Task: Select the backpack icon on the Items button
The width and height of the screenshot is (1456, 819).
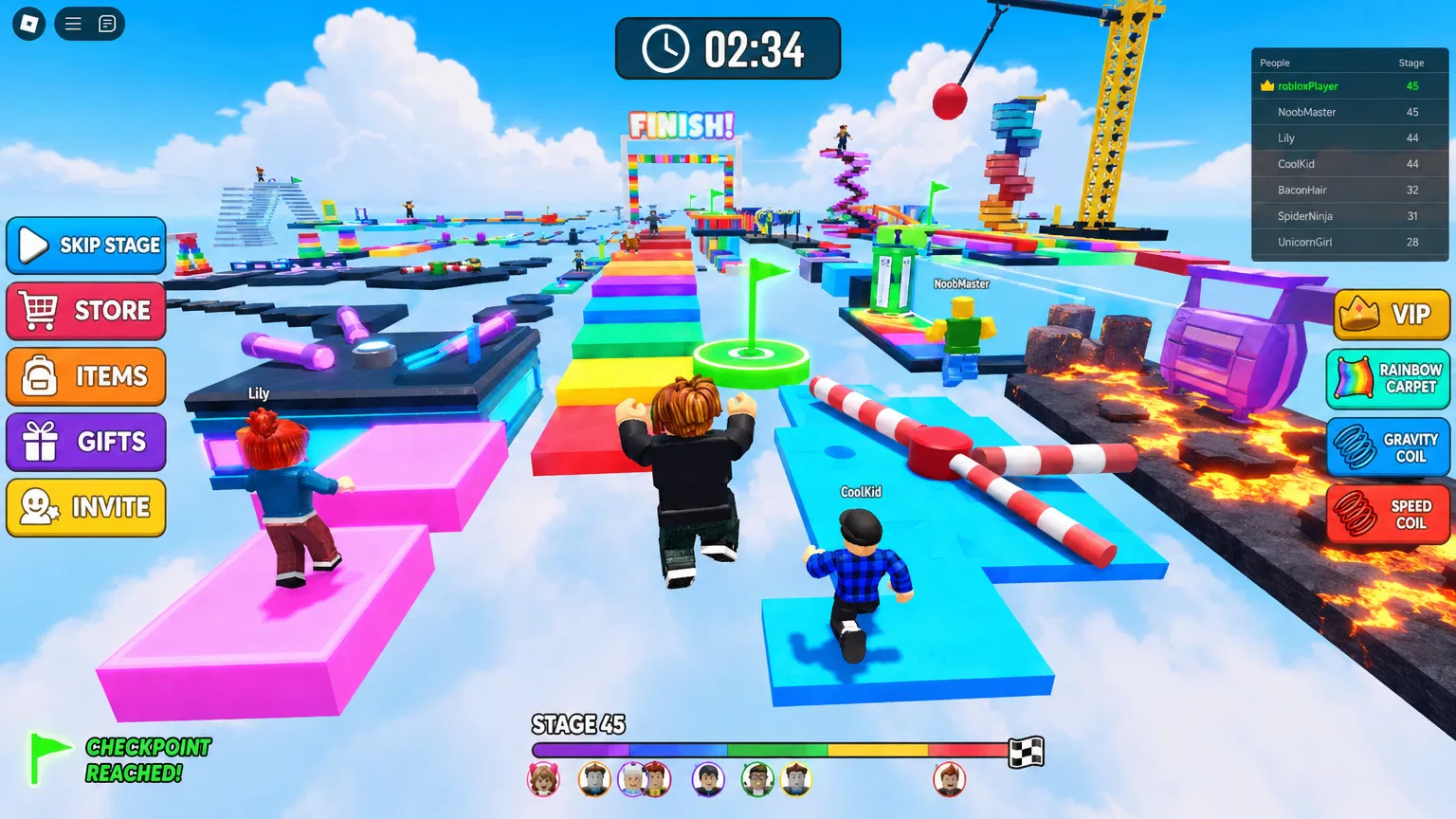Action: 38,376
